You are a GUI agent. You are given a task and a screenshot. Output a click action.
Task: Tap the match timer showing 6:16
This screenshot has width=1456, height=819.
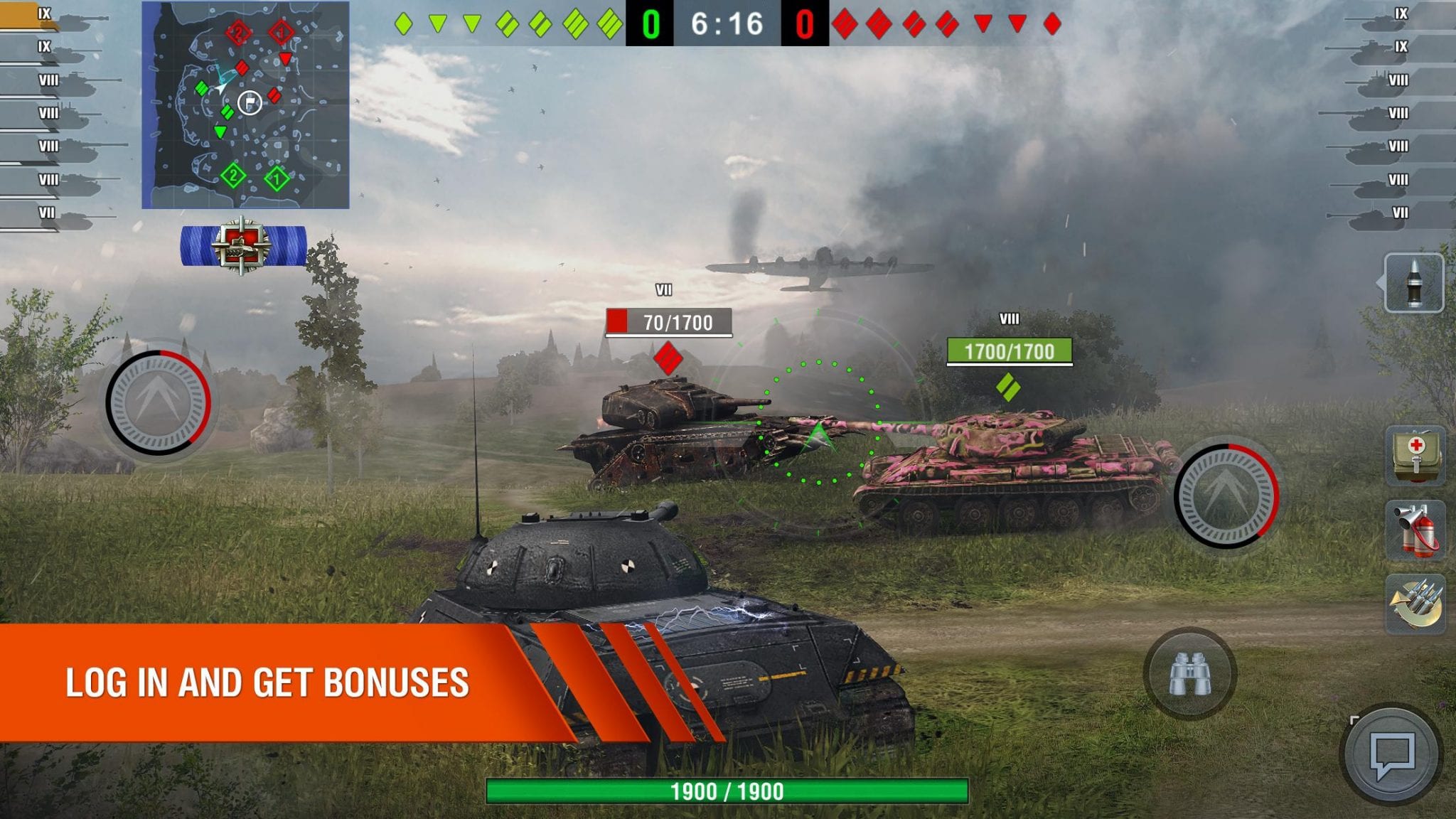pos(727,21)
